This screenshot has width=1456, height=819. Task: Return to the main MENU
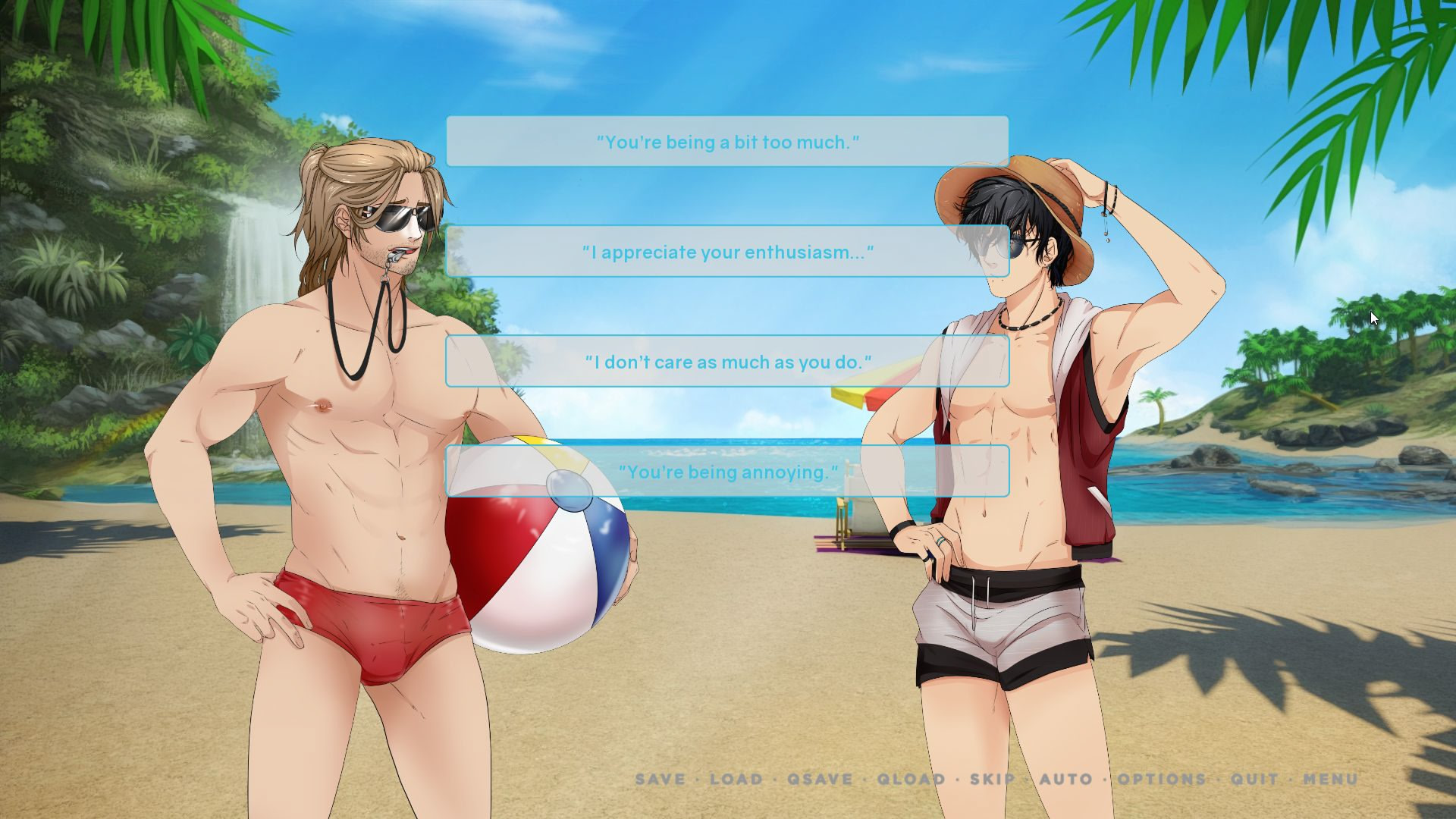[x=1332, y=780]
